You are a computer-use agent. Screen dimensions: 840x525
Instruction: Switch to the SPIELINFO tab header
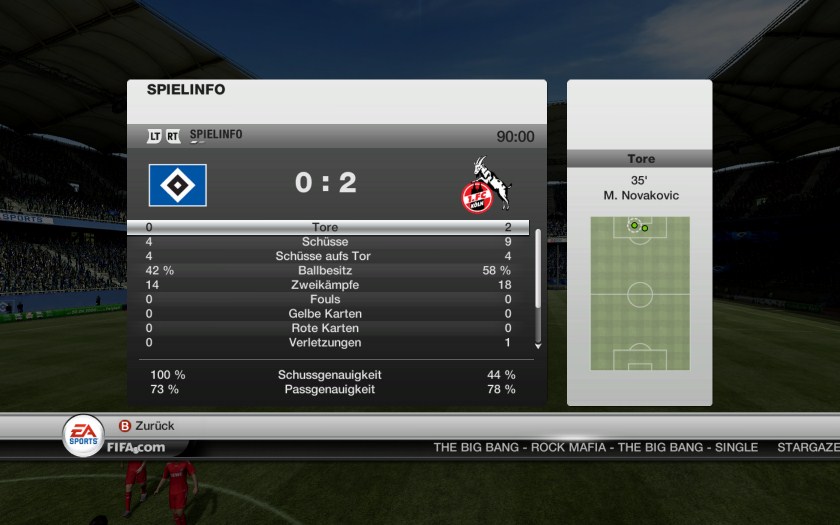215,135
